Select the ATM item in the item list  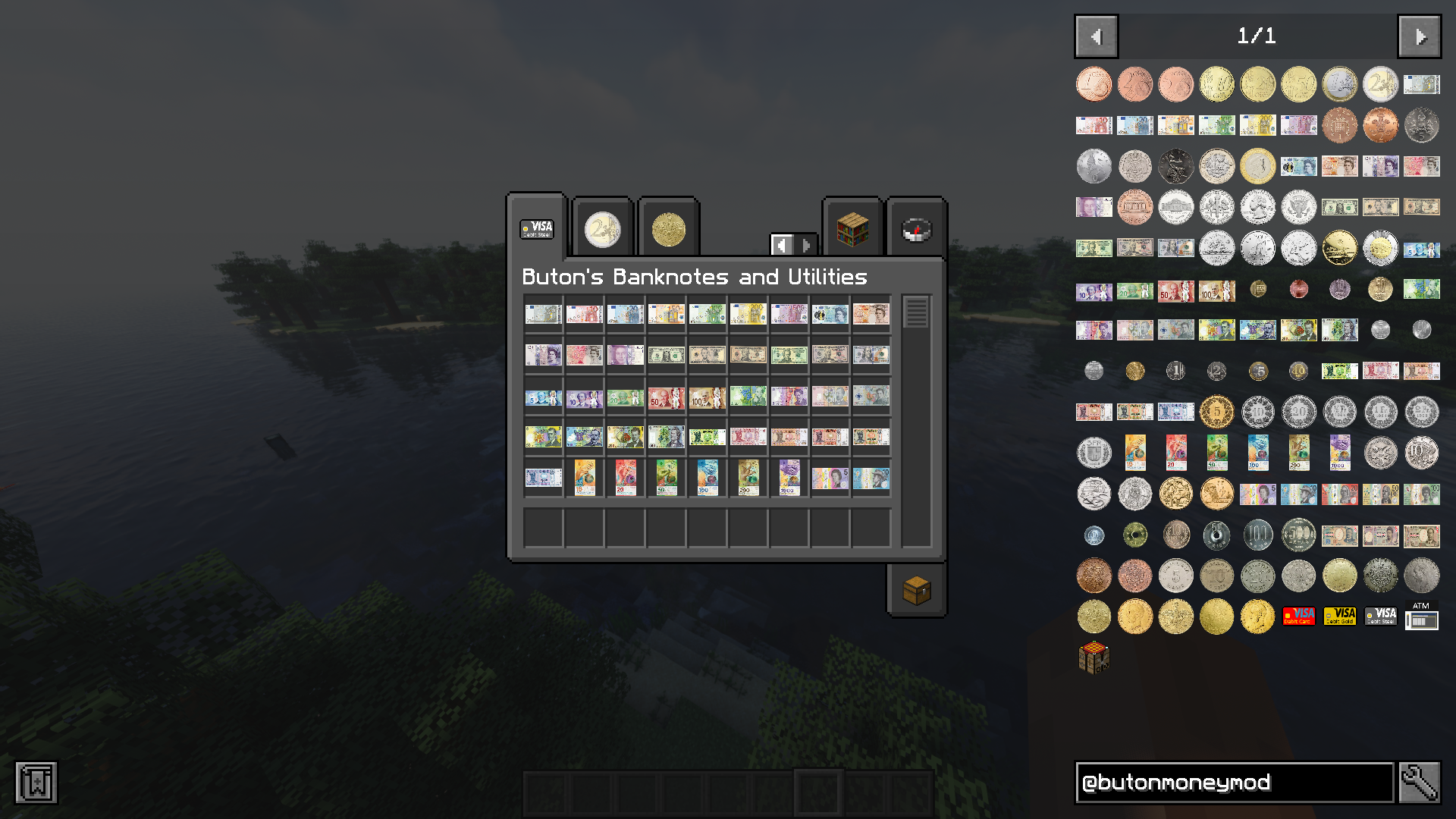point(1421,617)
